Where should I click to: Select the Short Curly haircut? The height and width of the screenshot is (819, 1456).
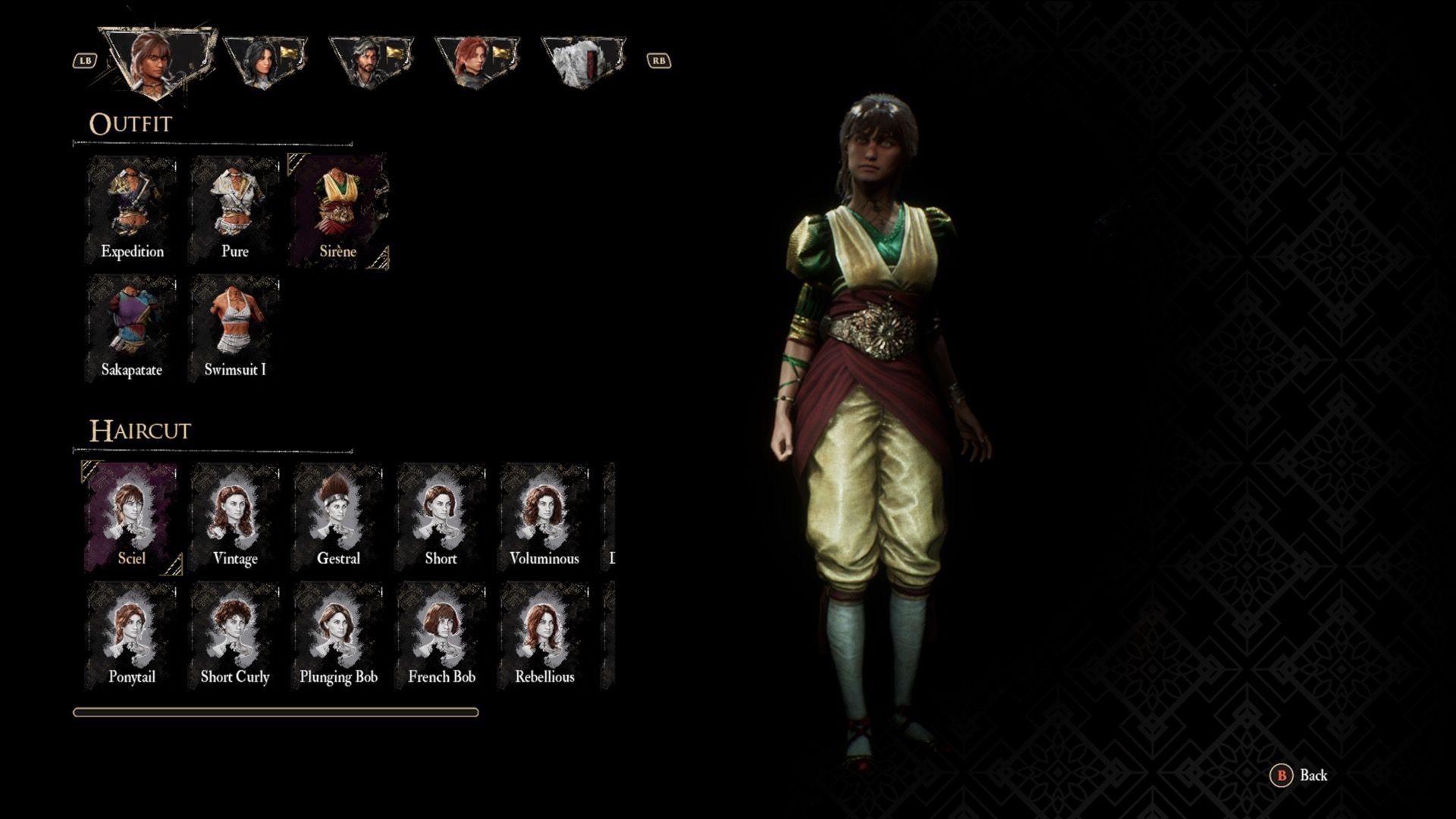pyautogui.click(x=235, y=629)
